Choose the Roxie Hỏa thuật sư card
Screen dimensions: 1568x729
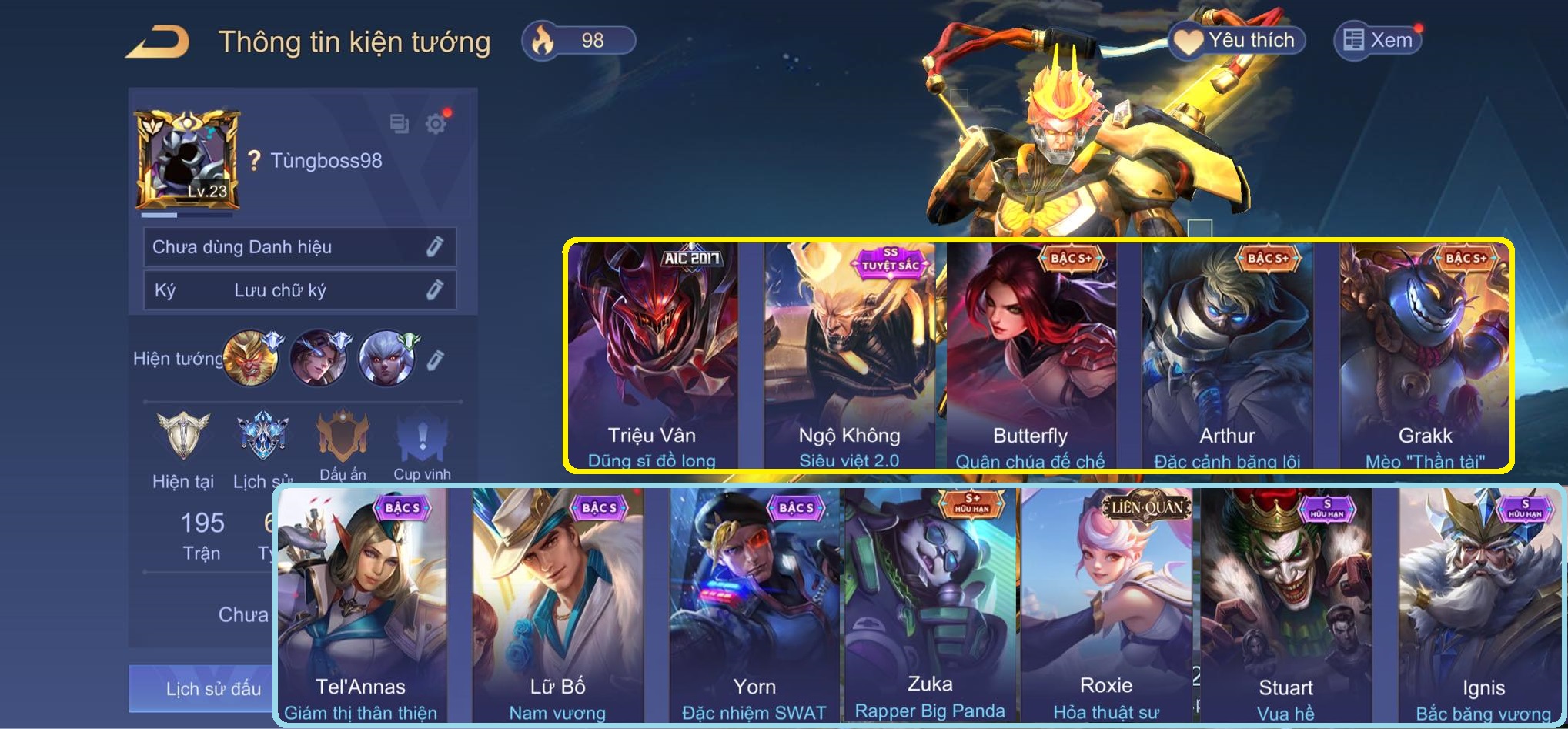pos(1106,604)
